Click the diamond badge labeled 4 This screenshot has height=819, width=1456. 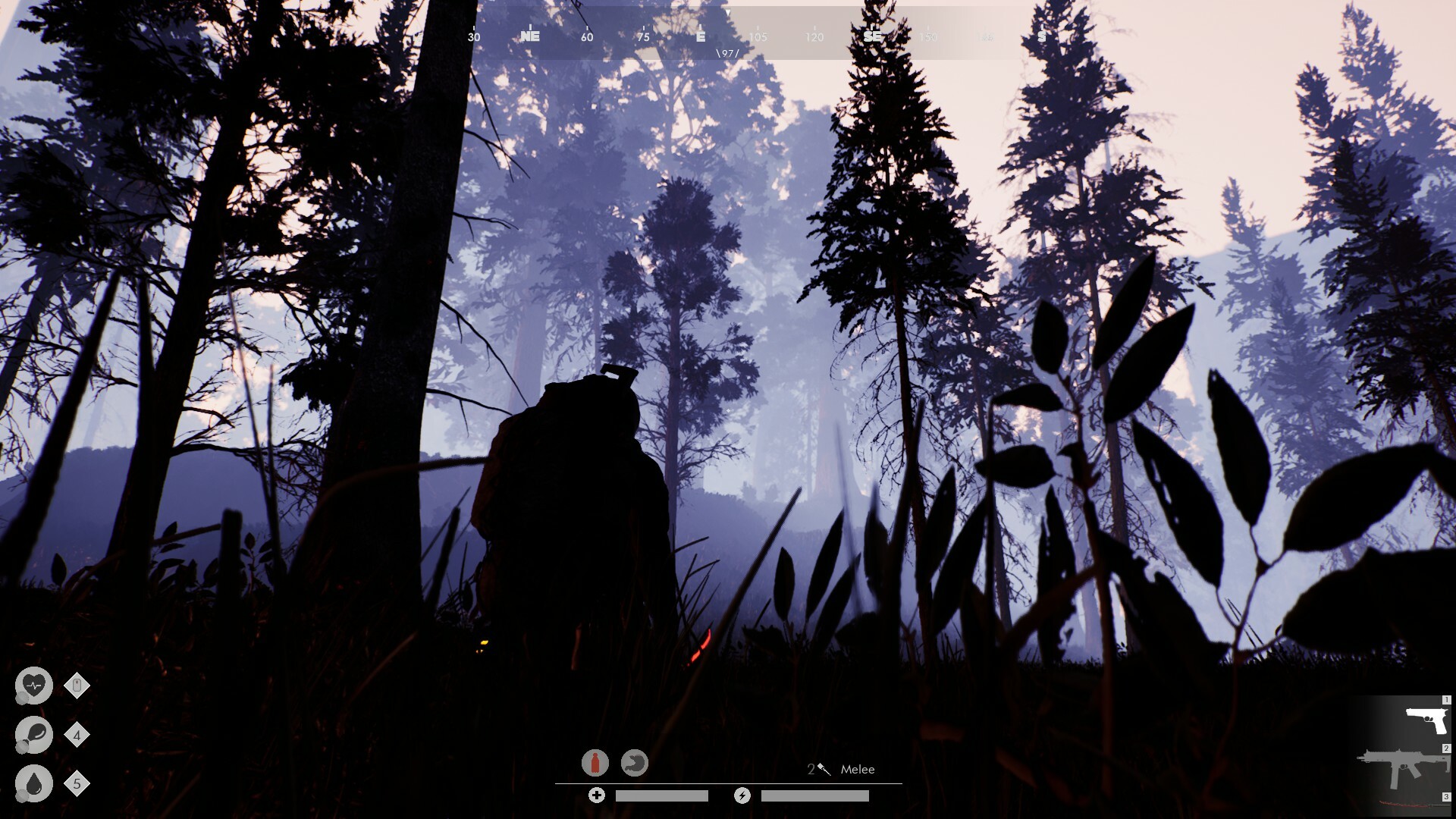click(76, 733)
